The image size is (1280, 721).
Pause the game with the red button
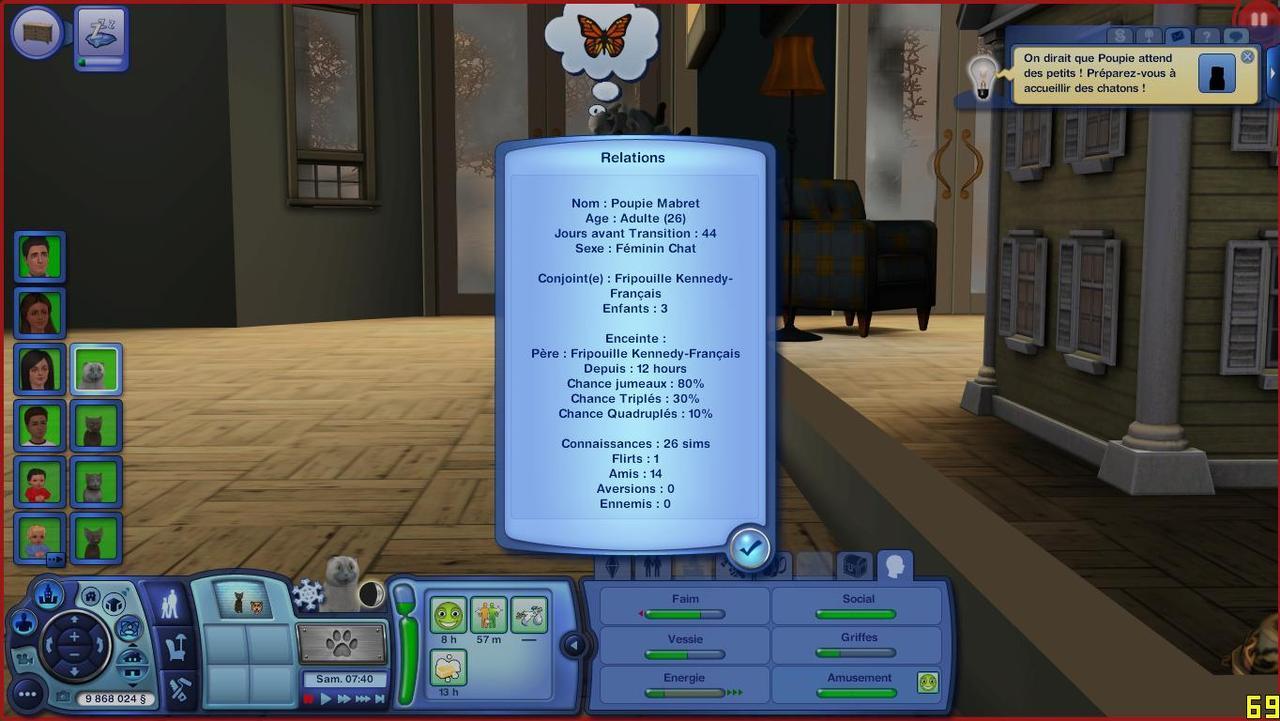coord(309,699)
